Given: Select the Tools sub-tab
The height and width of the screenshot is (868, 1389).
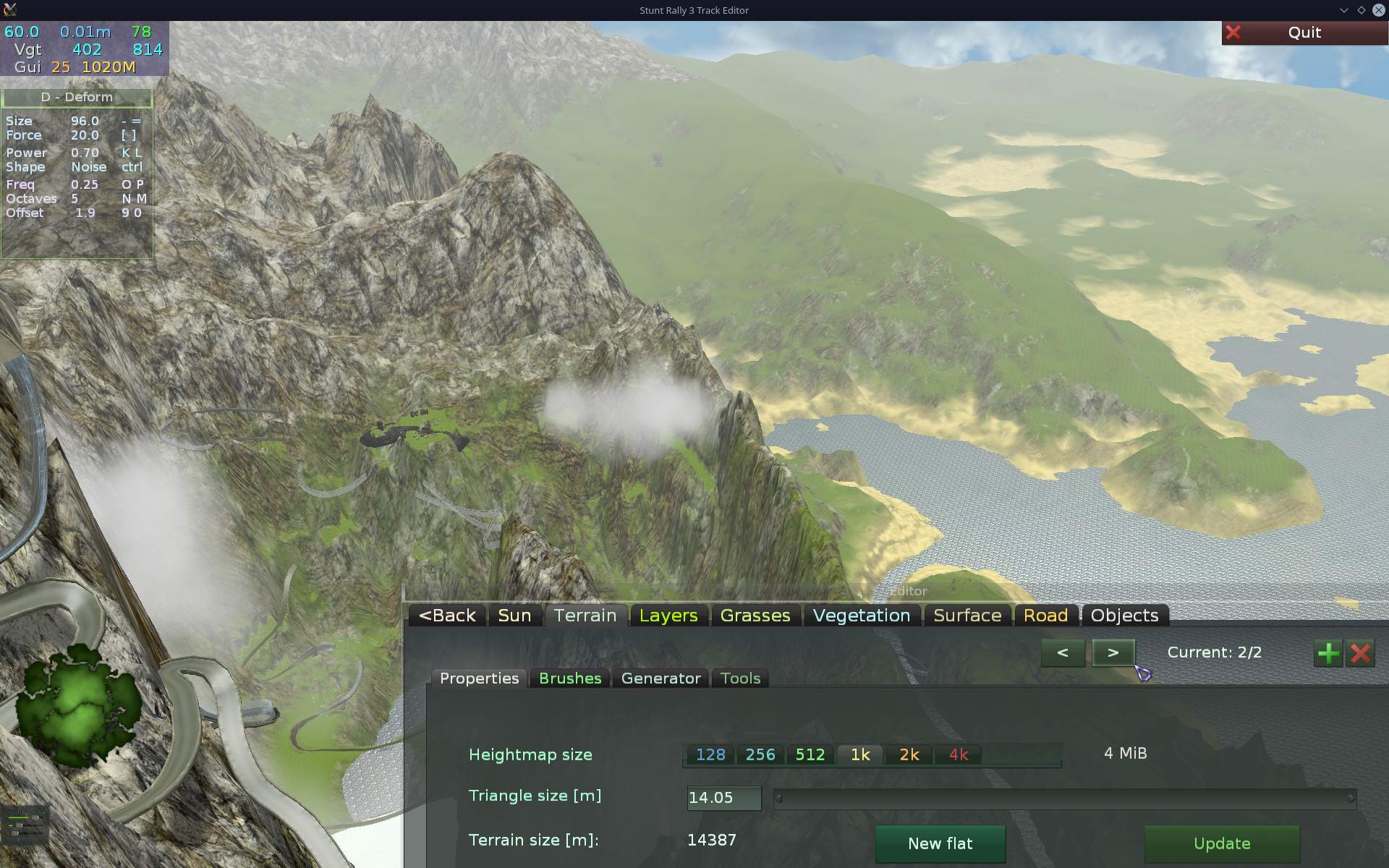Looking at the screenshot, I should click(740, 678).
